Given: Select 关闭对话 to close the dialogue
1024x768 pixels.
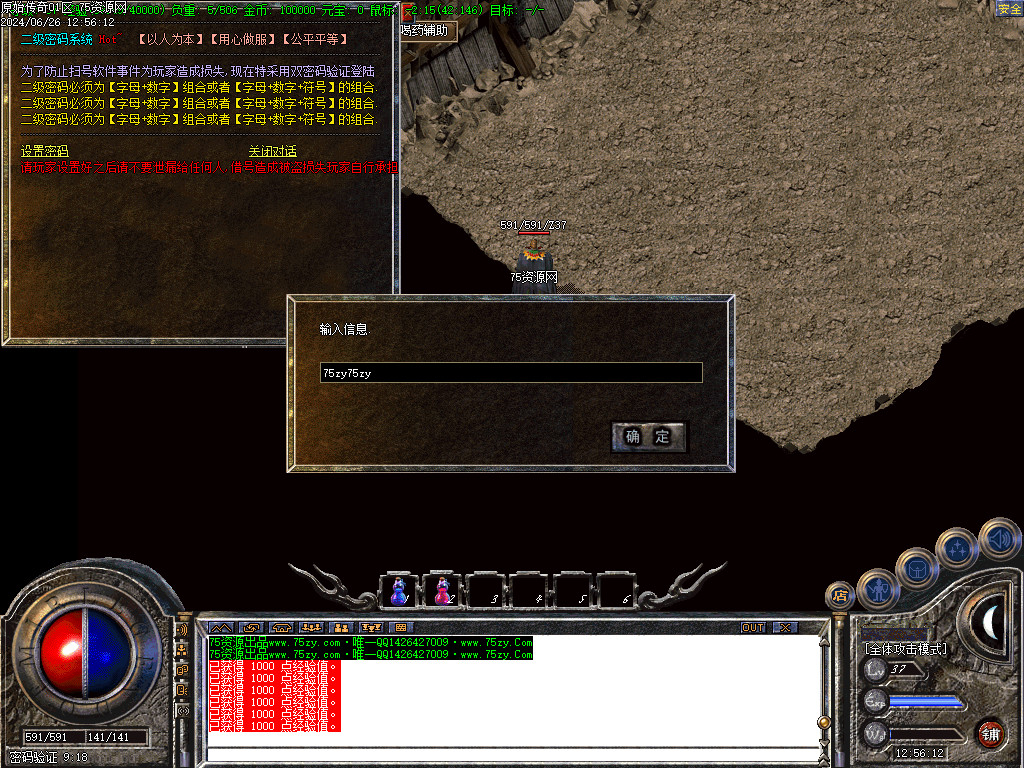Looking at the screenshot, I should (273, 151).
